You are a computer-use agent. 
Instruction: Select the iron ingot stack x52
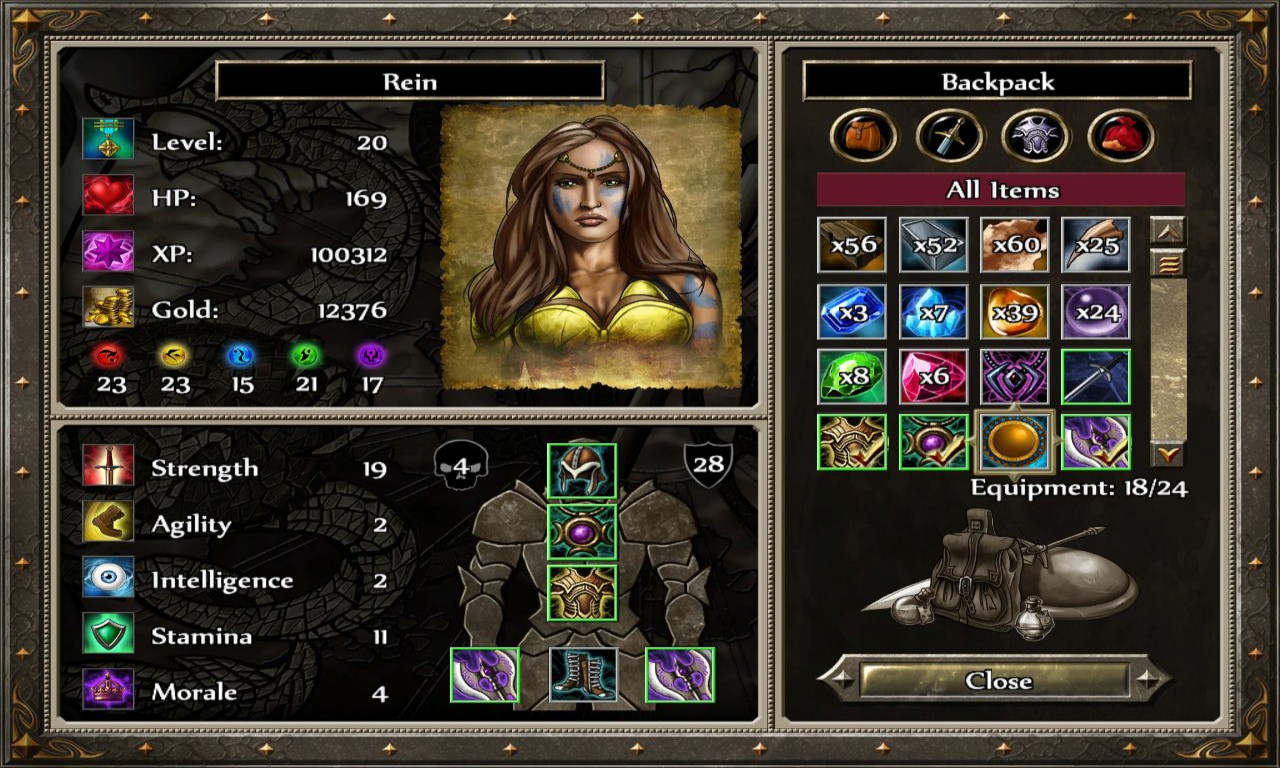[933, 245]
